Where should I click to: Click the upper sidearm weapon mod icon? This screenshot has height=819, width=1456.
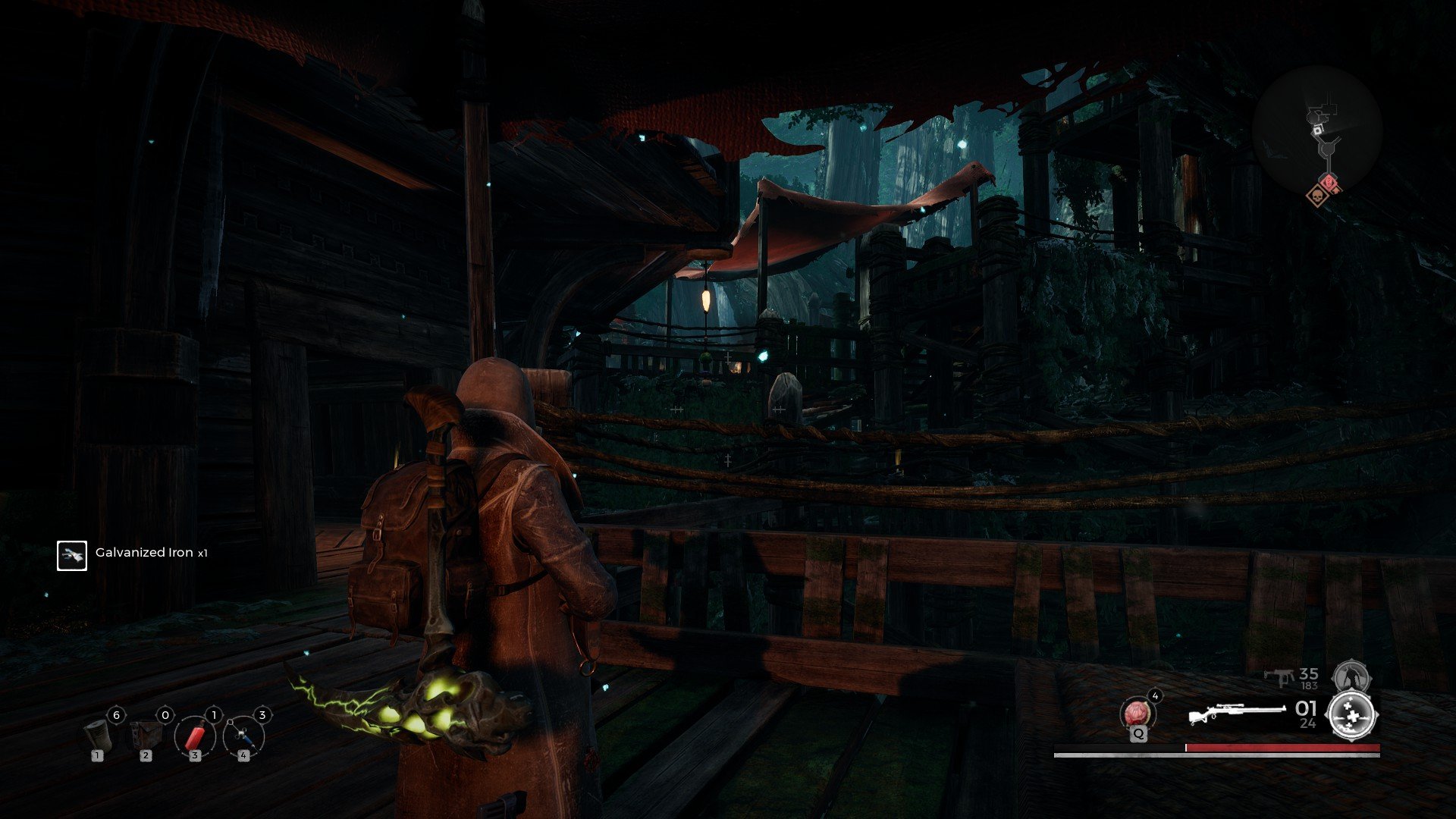(x=1350, y=675)
